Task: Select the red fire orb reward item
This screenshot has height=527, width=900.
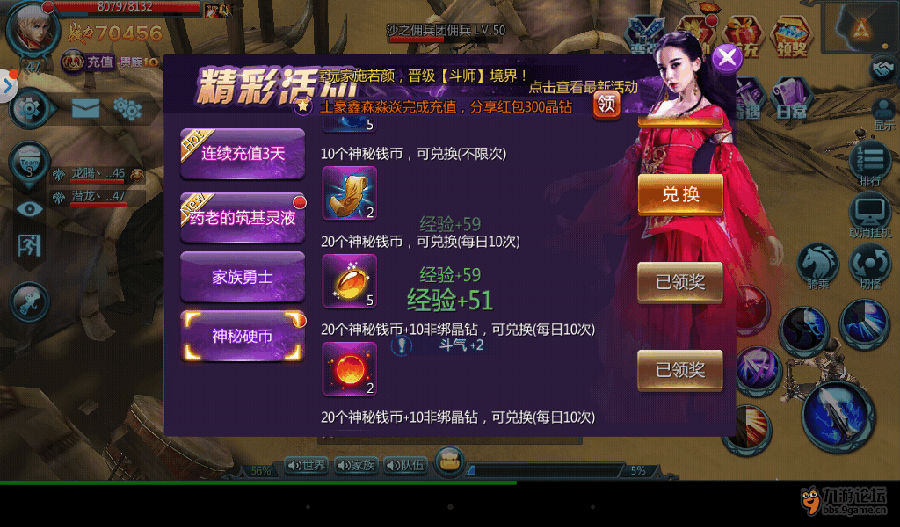Action: pyautogui.click(x=349, y=368)
